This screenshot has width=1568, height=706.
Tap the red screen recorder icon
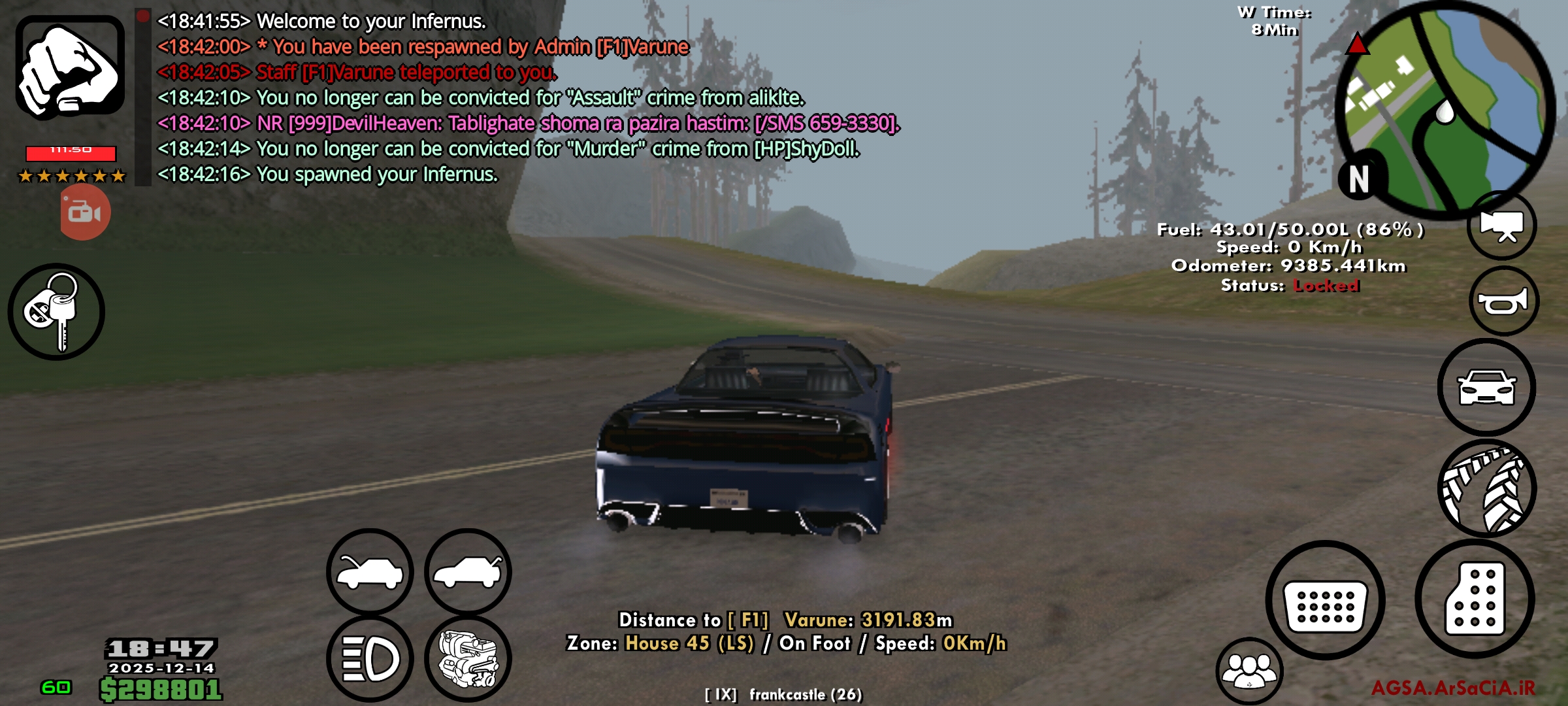click(84, 212)
